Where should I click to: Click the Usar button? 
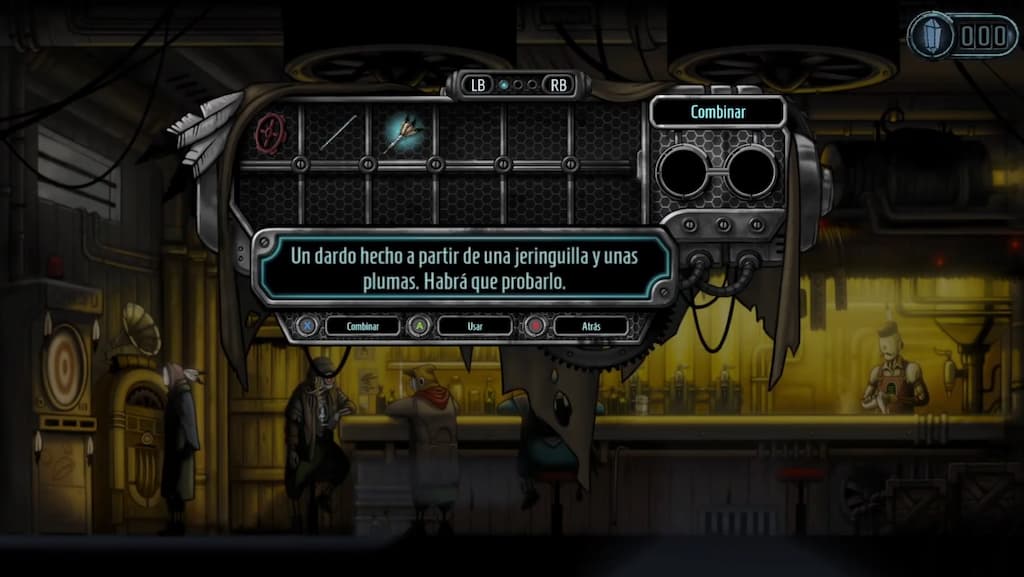pos(475,326)
